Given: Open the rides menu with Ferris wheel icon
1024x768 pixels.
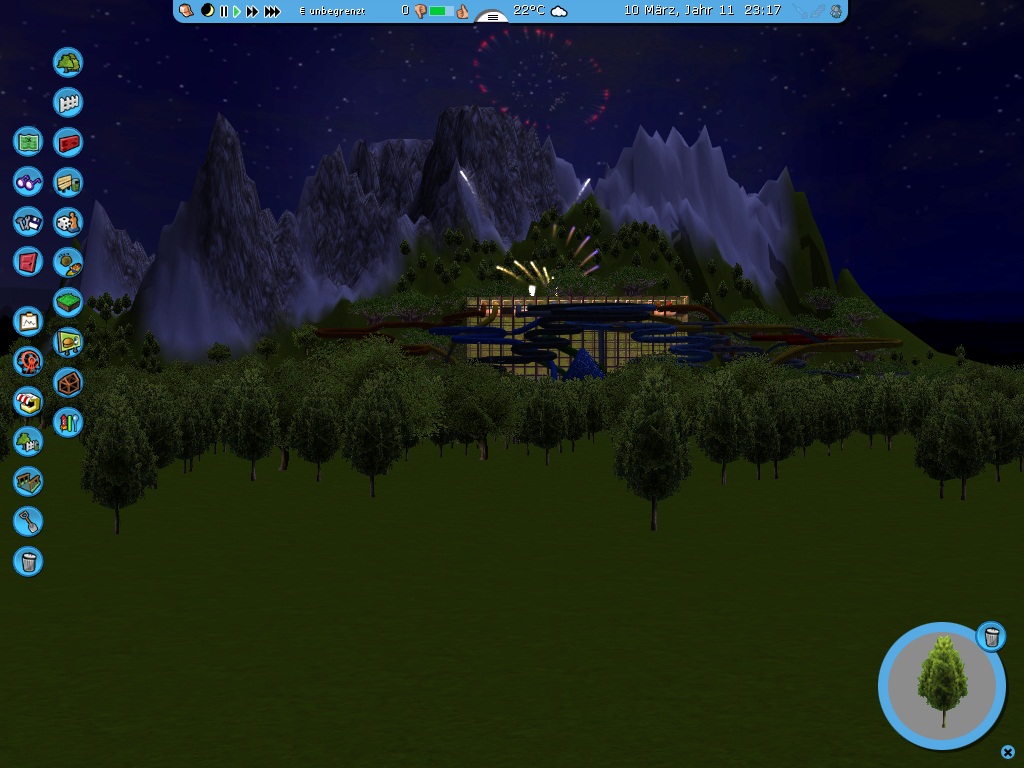Looking at the screenshot, I should [28, 362].
